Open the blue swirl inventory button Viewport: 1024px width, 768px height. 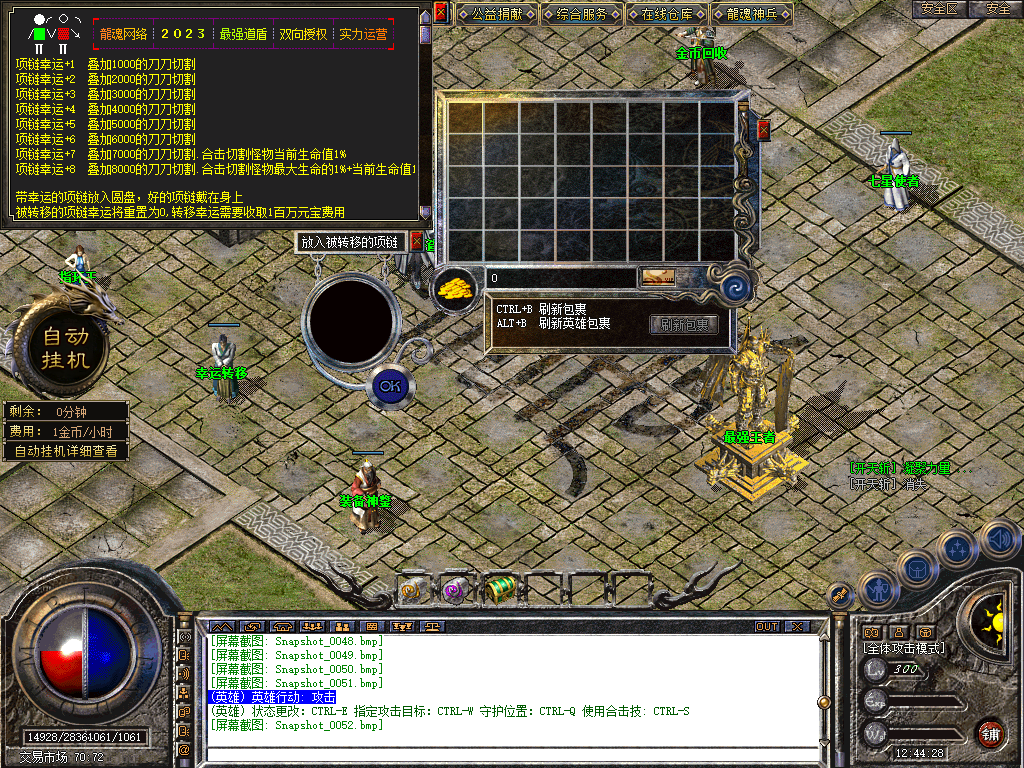(737, 289)
